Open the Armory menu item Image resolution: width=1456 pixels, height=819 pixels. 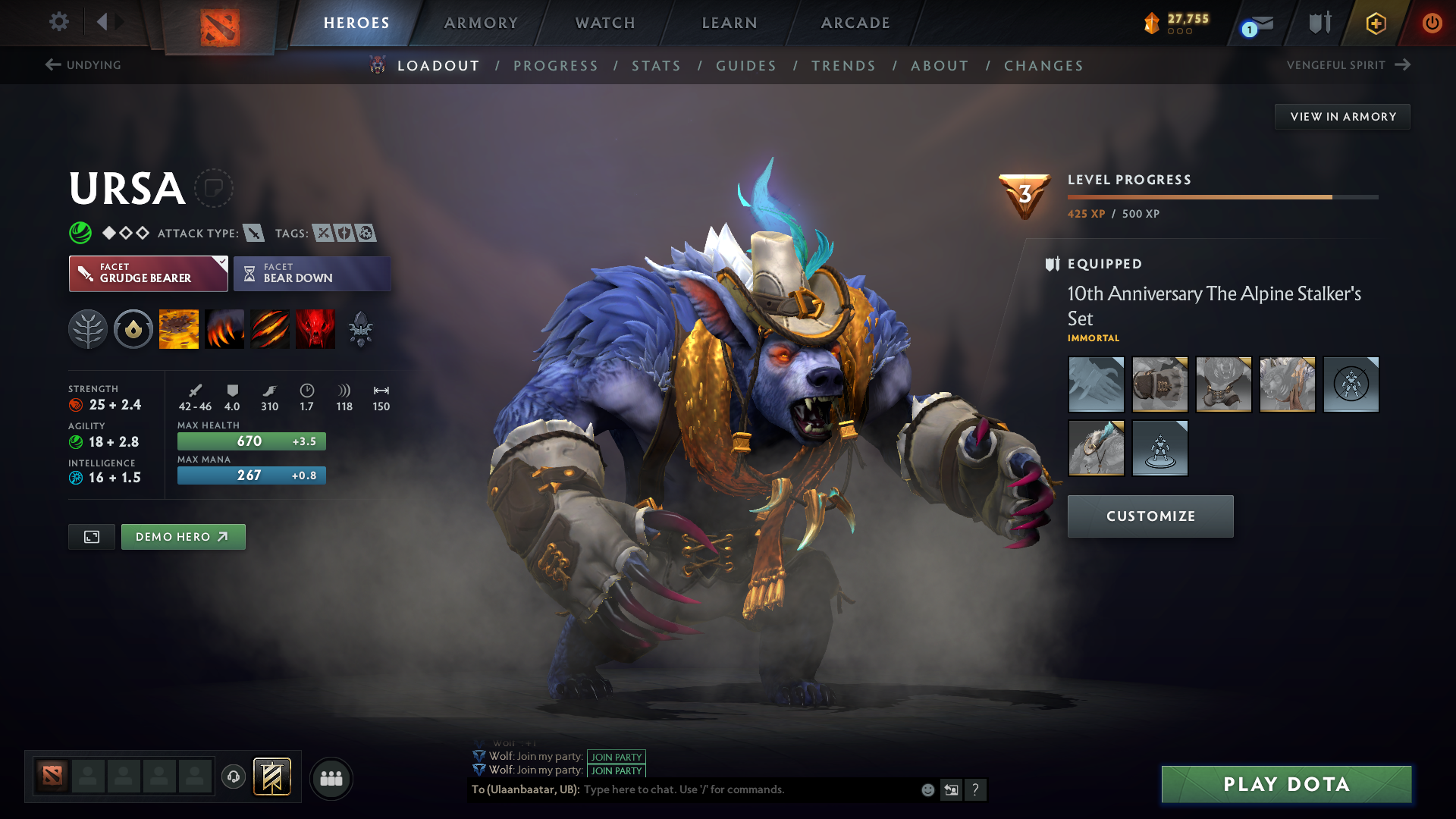(x=481, y=23)
